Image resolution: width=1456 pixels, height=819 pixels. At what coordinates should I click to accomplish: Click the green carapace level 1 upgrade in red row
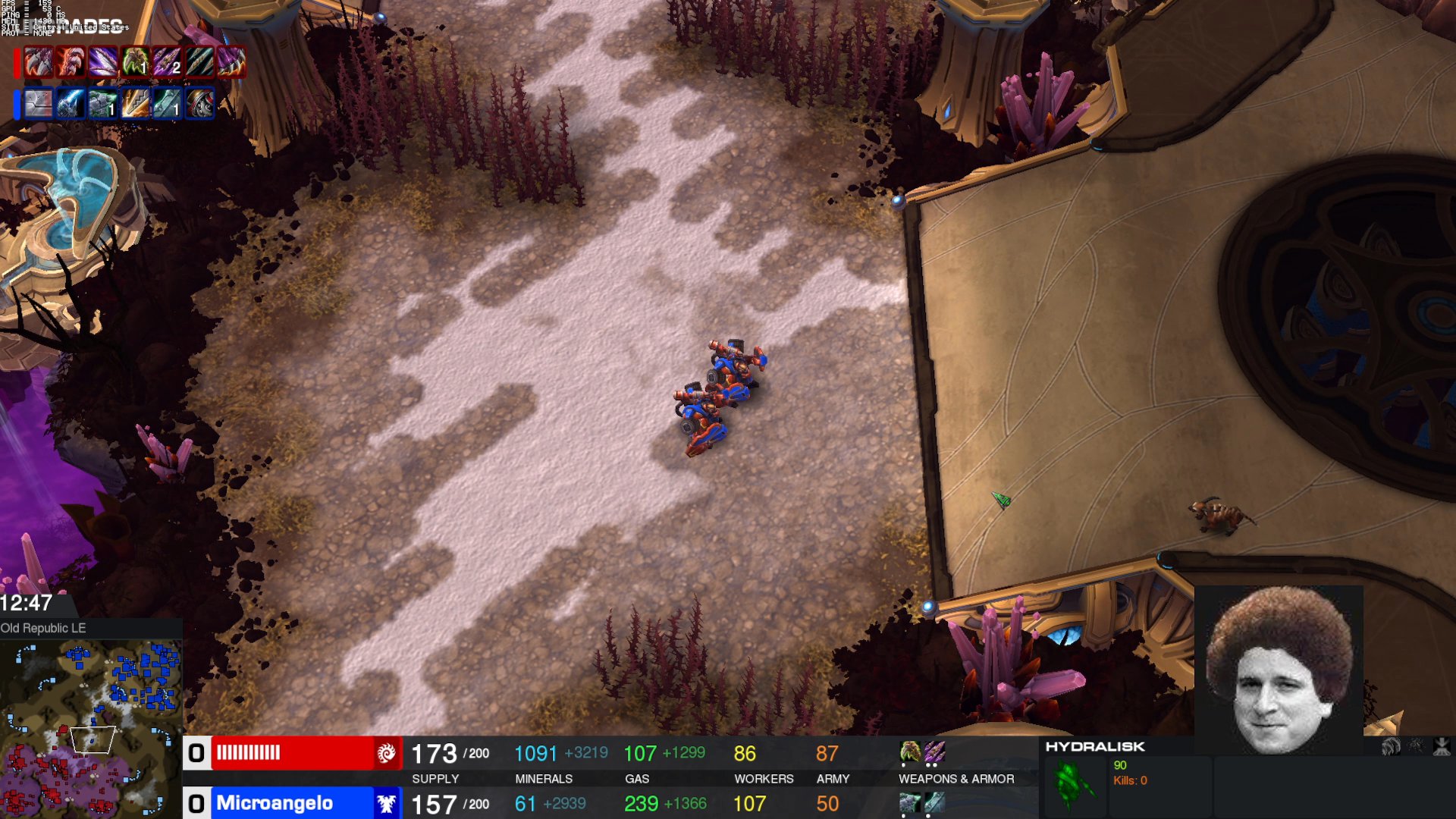tap(135, 62)
